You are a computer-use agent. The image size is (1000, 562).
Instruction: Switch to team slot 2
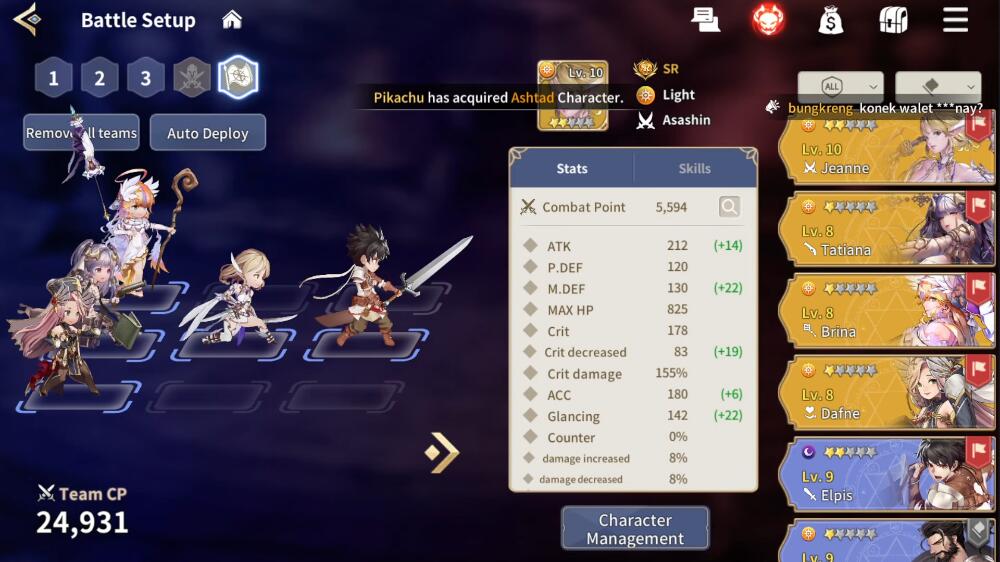point(100,78)
